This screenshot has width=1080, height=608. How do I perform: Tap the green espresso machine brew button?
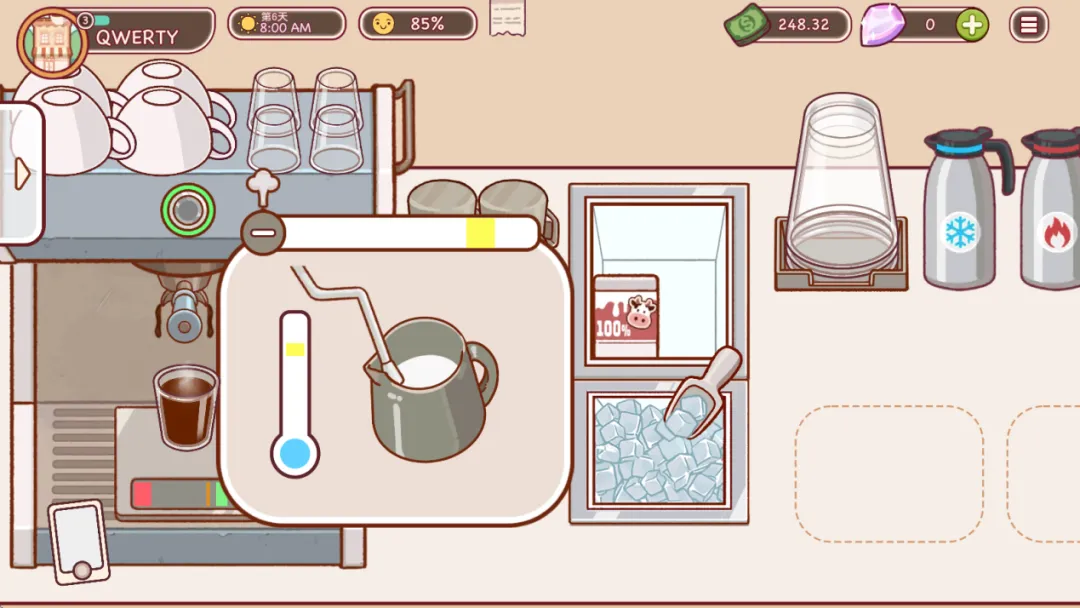pyautogui.click(x=187, y=210)
